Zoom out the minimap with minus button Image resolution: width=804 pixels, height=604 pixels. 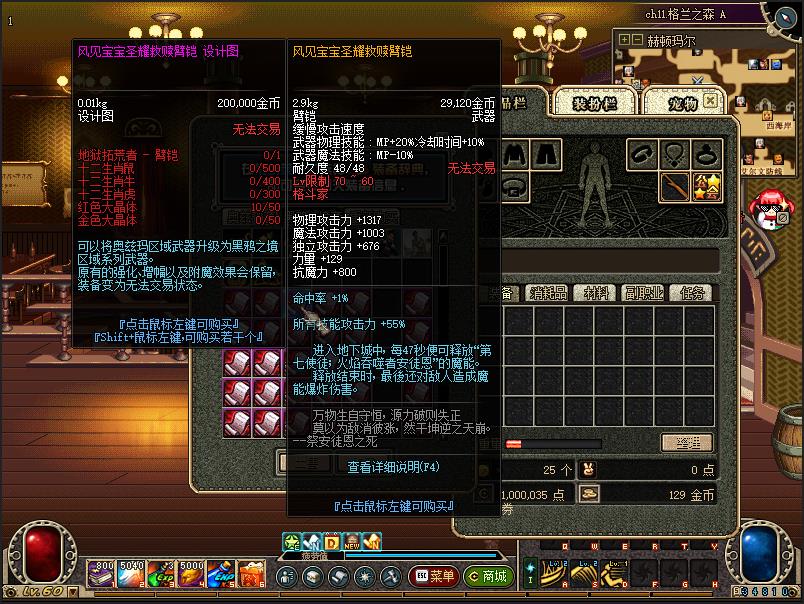(x=638, y=40)
